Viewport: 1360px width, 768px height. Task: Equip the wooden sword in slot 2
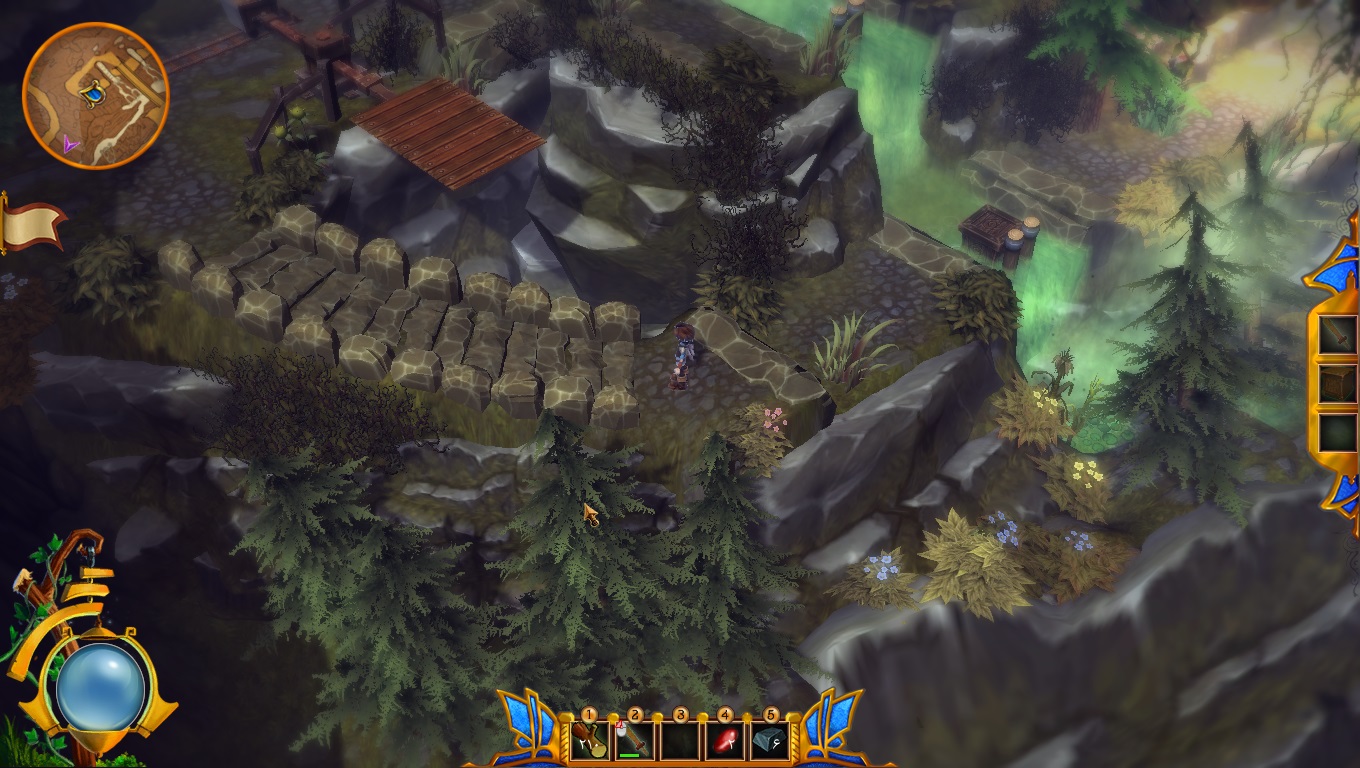click(634, 741)
